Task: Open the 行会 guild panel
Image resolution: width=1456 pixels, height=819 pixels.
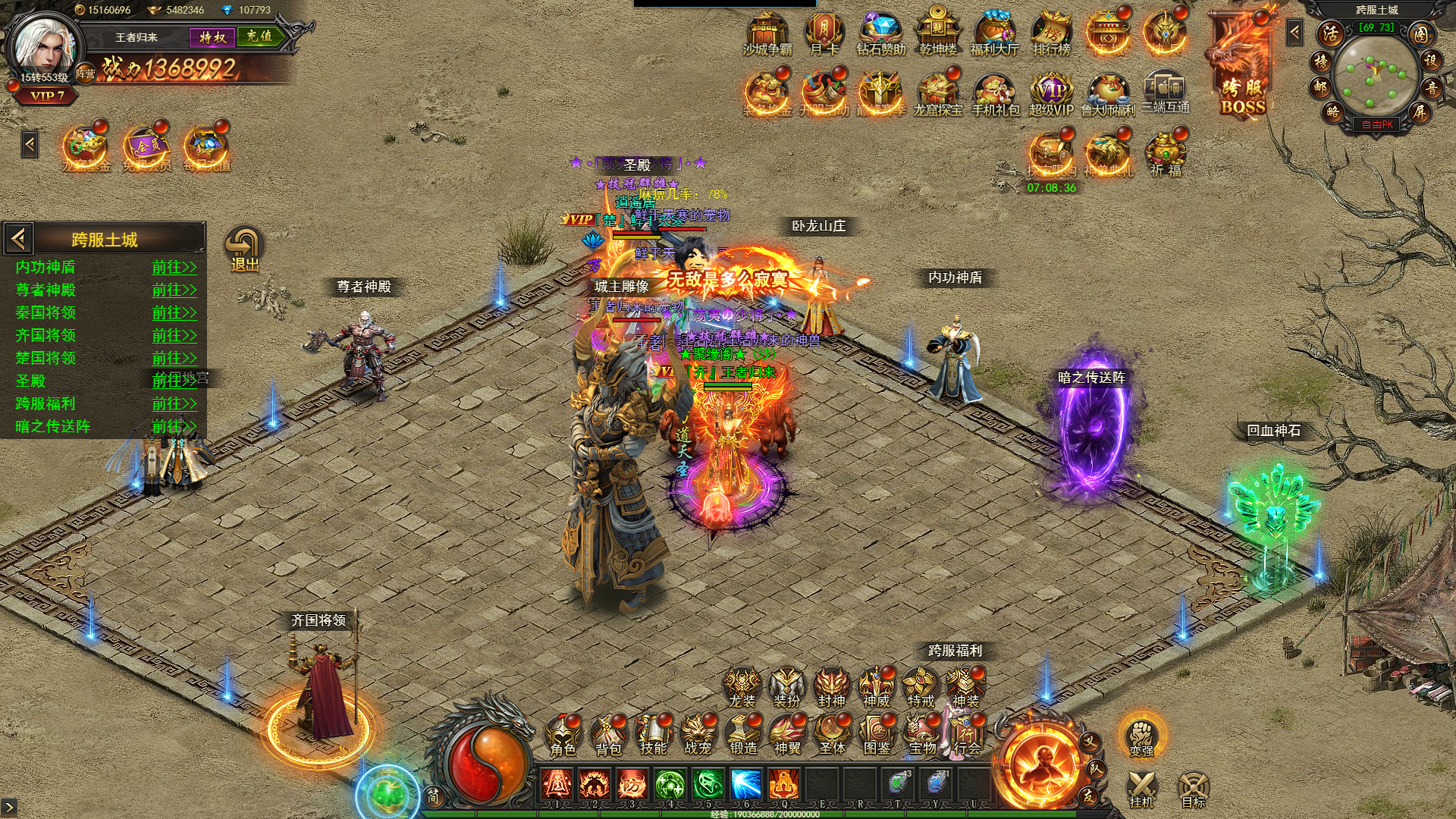Action: point(966,736)
